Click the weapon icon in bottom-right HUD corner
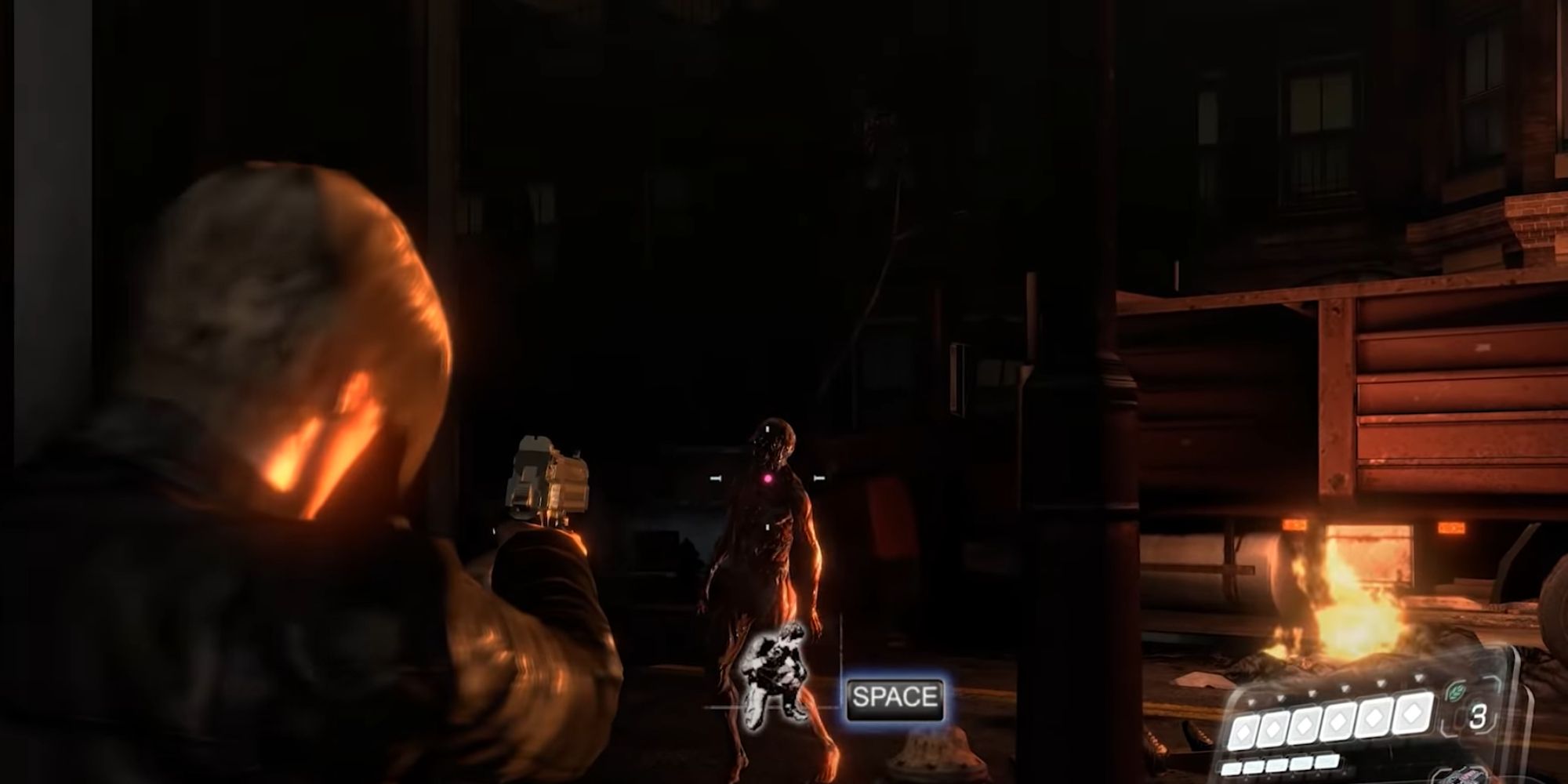The height and width of the screenshot is (784, 1568). 1465,776
